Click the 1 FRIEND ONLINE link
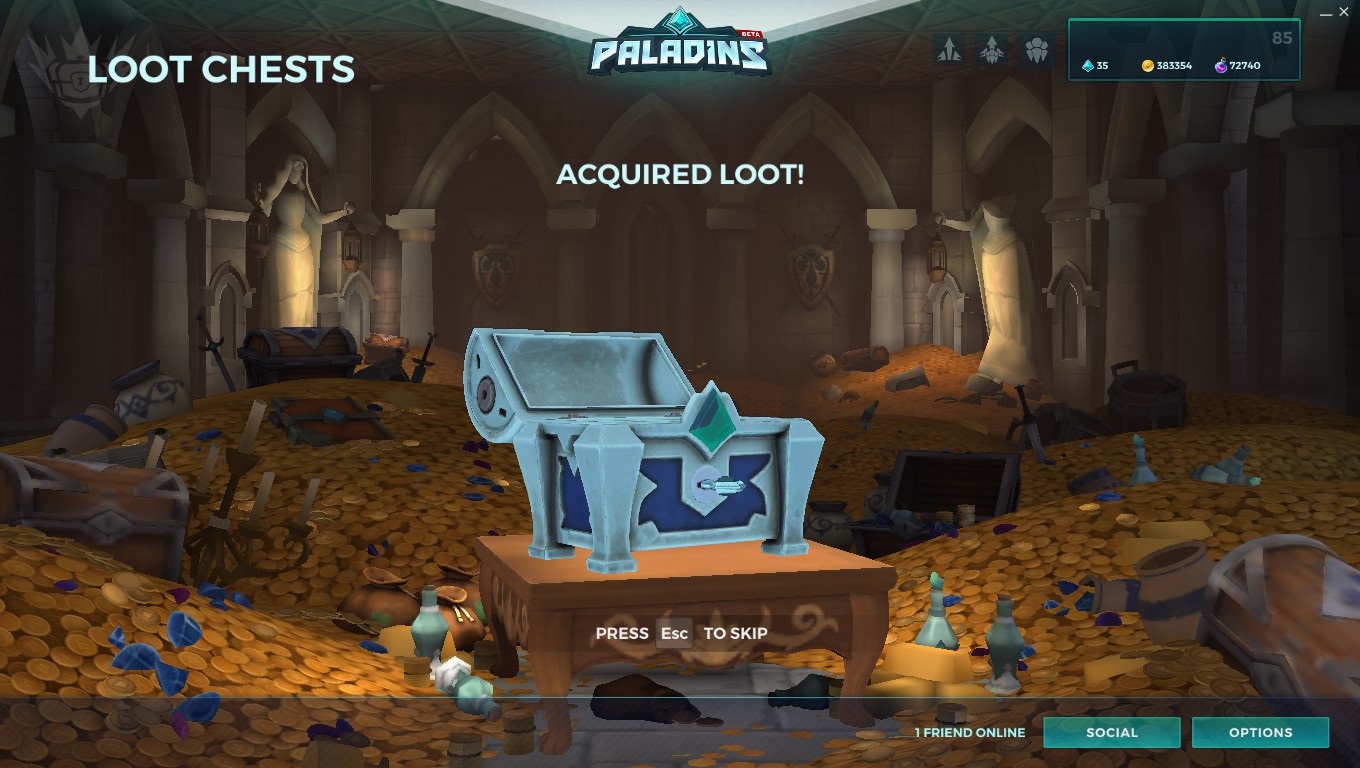 pyautogui.click(x=969, y=732)
